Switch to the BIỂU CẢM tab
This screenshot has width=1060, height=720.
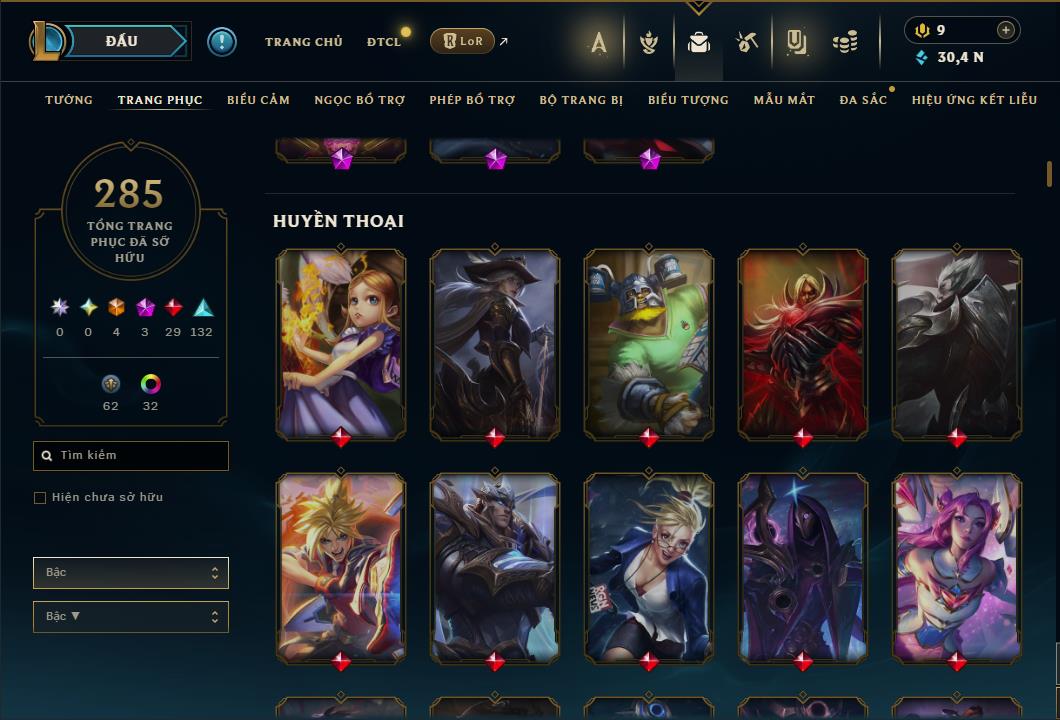tap(258, 100)
